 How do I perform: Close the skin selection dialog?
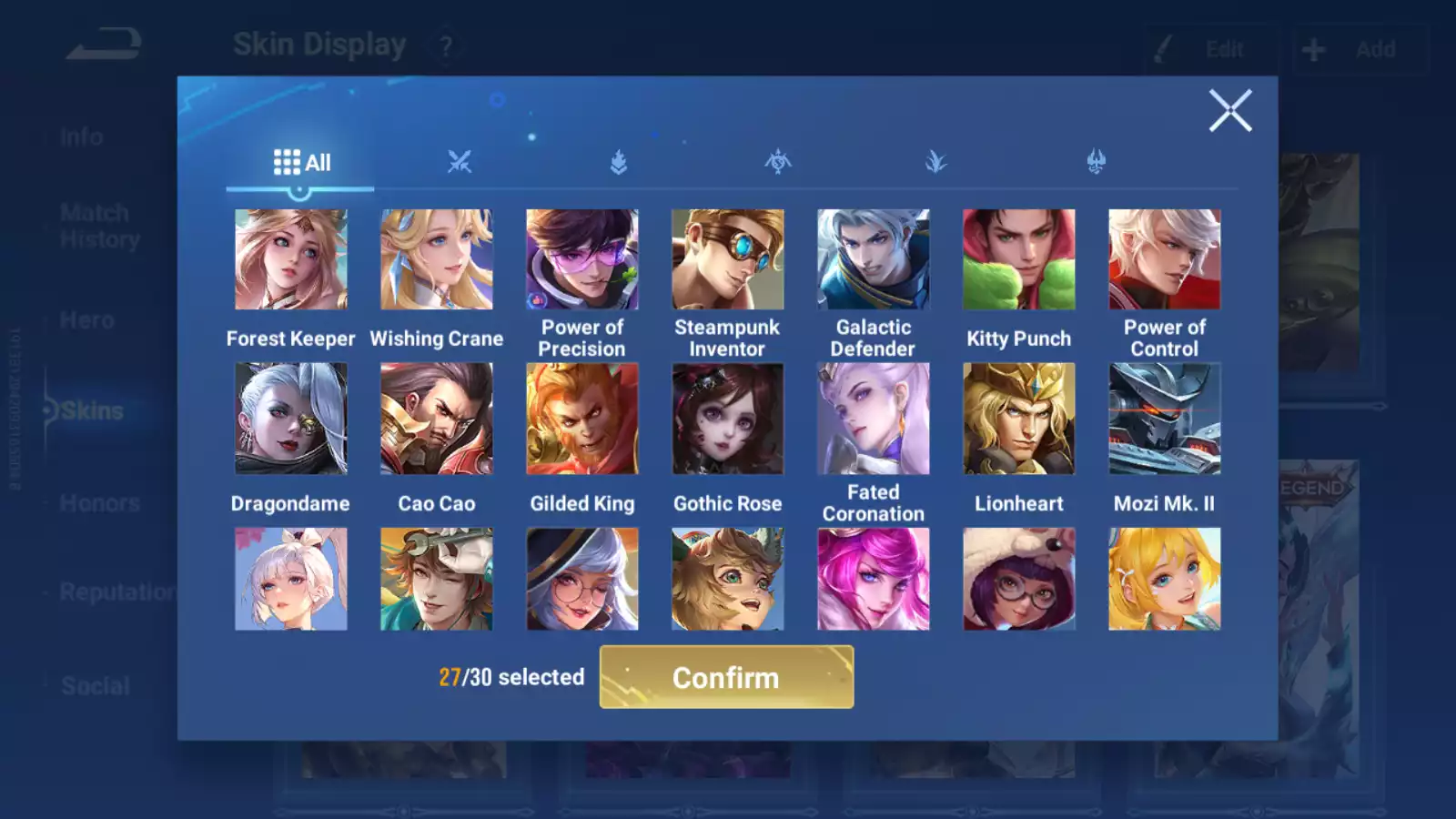pyautogui.click(x=1230, y=111)
